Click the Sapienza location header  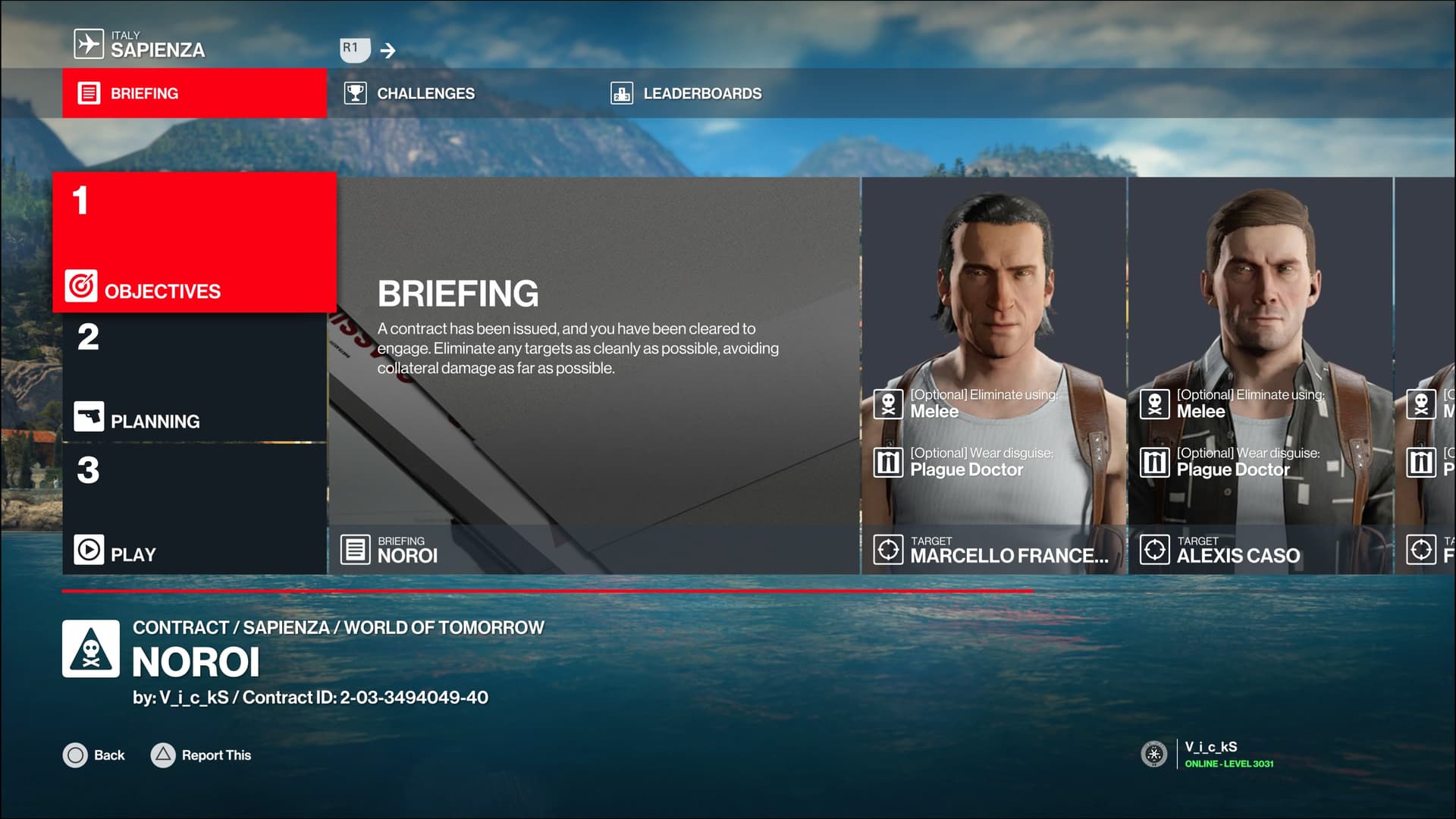(x=157, y=45)
